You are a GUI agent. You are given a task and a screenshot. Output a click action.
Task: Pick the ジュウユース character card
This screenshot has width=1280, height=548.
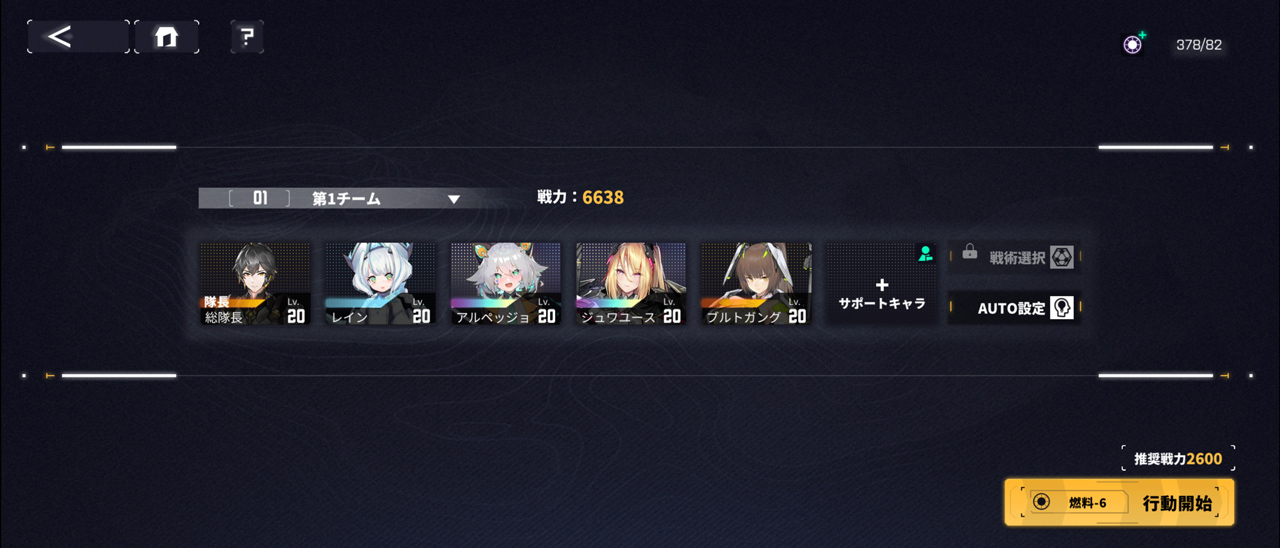[x=631, y=284]
